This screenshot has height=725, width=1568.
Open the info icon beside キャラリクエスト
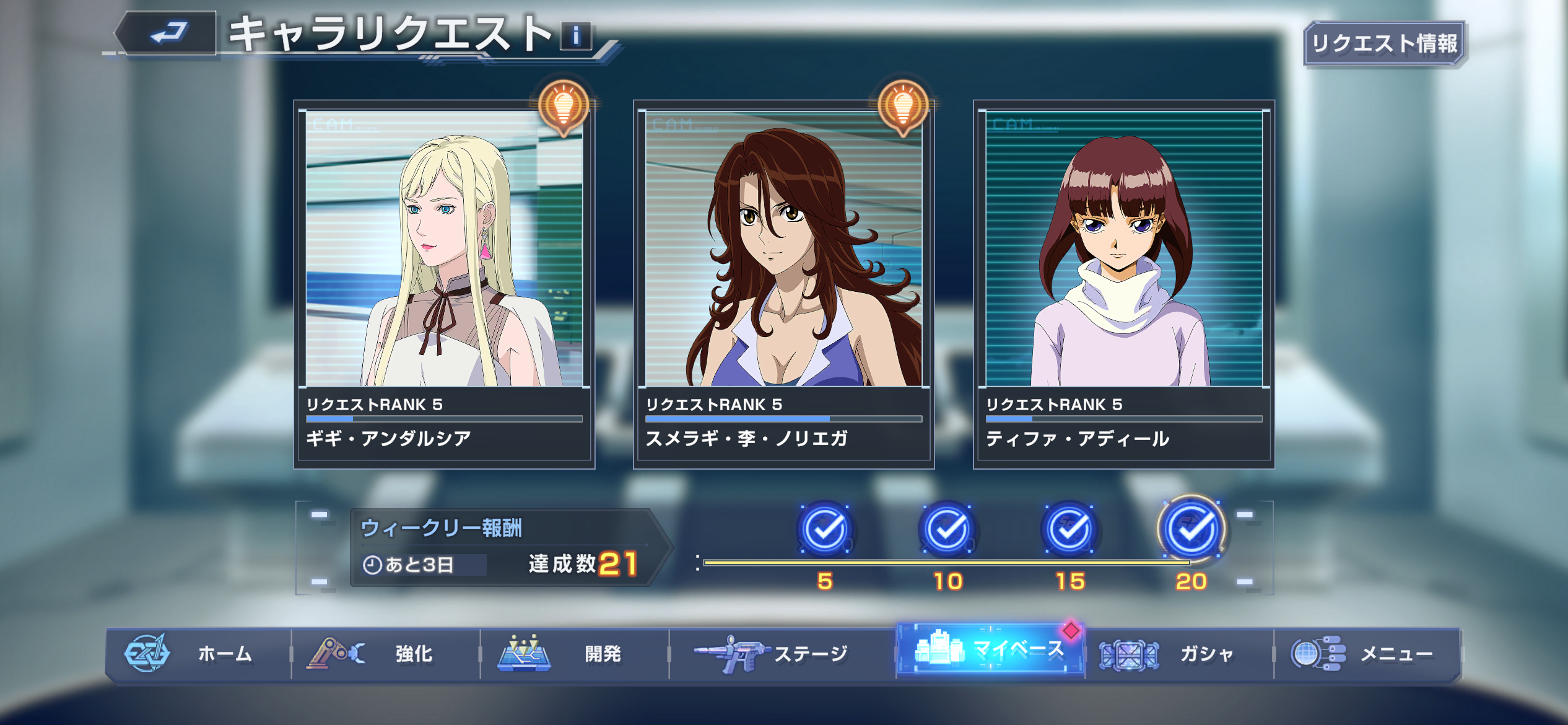tap(576, 36)
